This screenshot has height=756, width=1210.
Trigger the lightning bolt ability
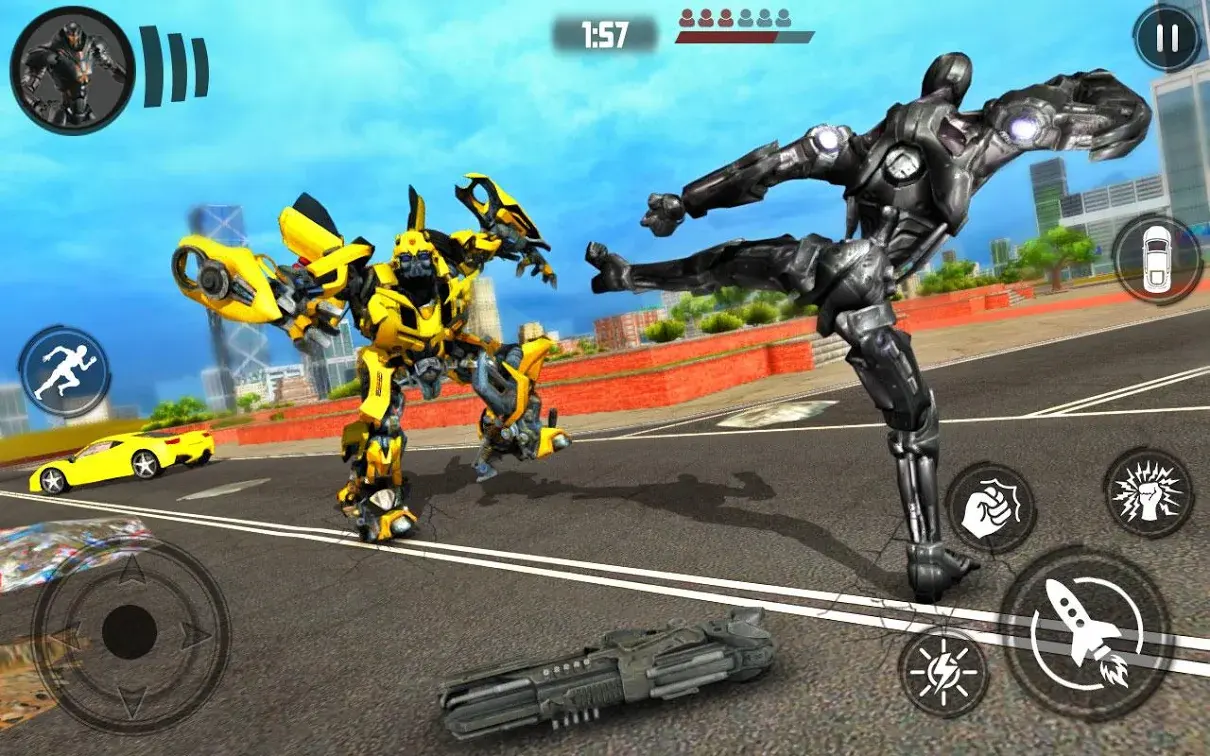[x=944, y=672]
